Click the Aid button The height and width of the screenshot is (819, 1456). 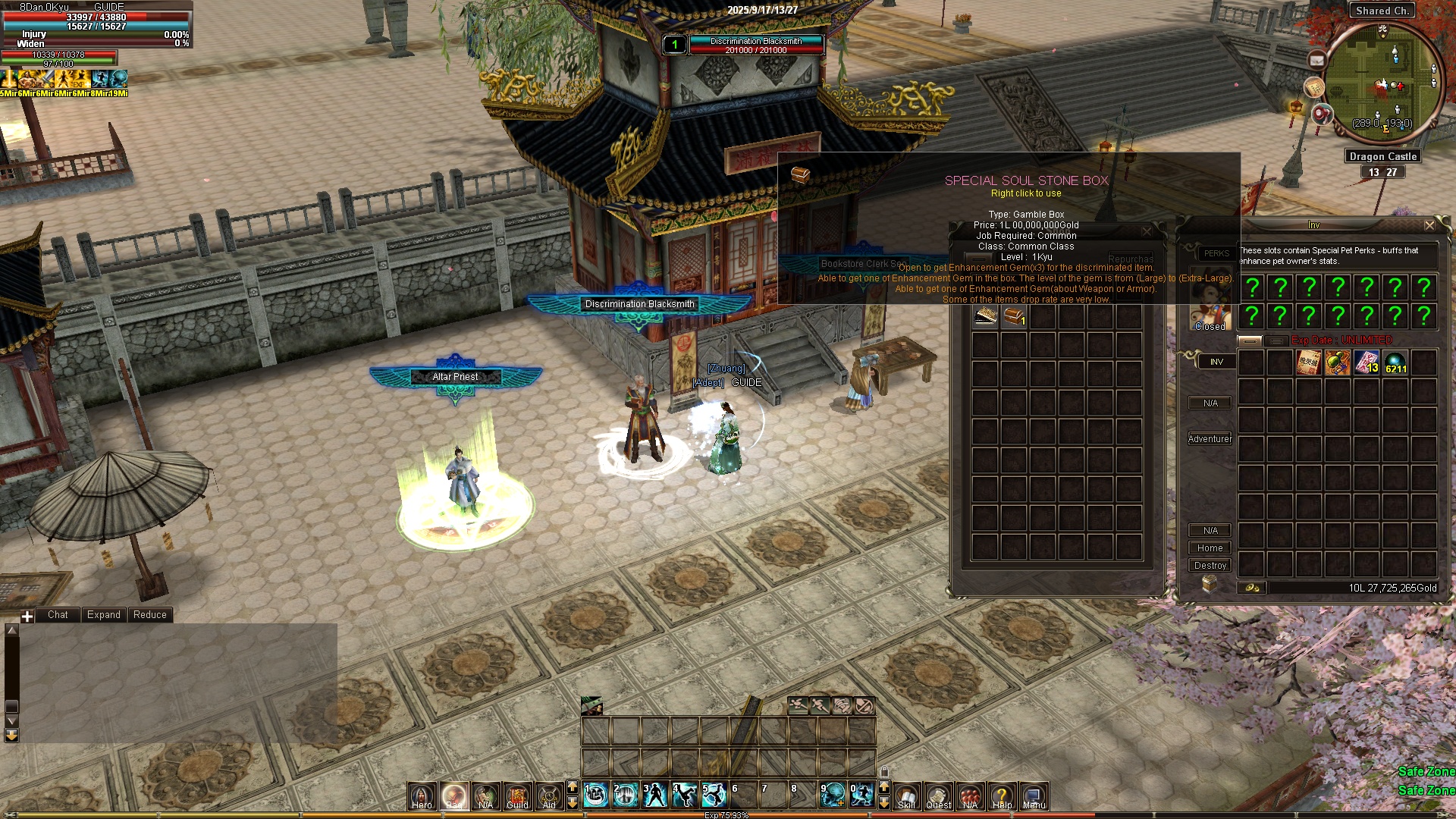click(x=549, y=795)
